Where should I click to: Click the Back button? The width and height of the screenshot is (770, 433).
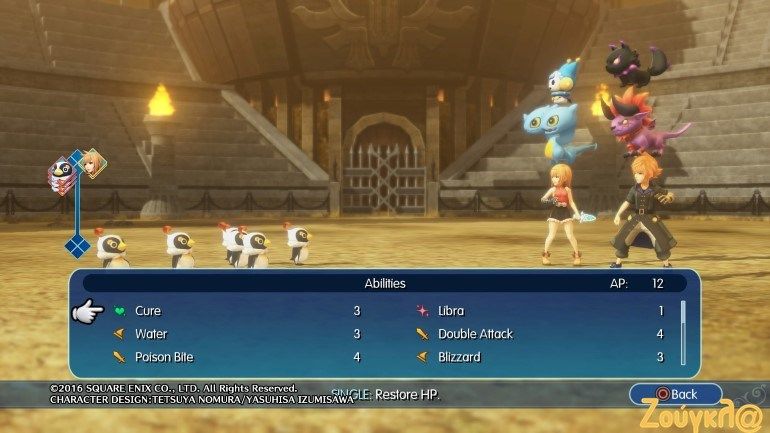point(675,394)
